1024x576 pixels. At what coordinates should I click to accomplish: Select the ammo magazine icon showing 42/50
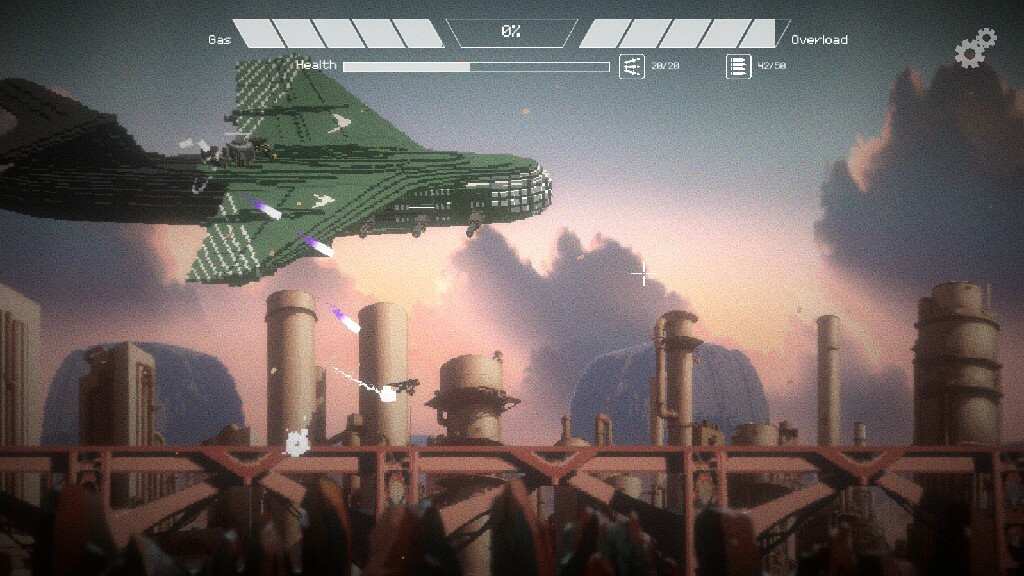click(739, 66)
